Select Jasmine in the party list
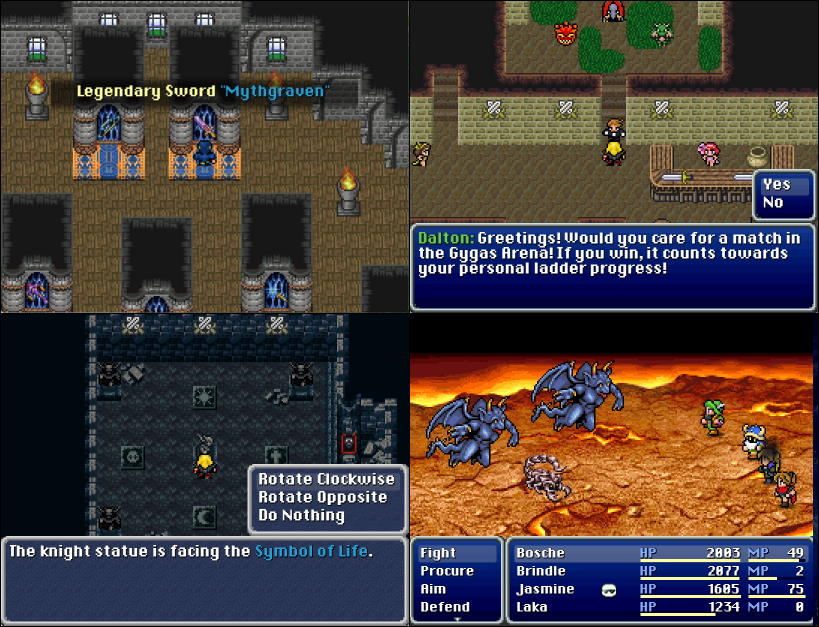819x627 pixels. pos(545,589)
